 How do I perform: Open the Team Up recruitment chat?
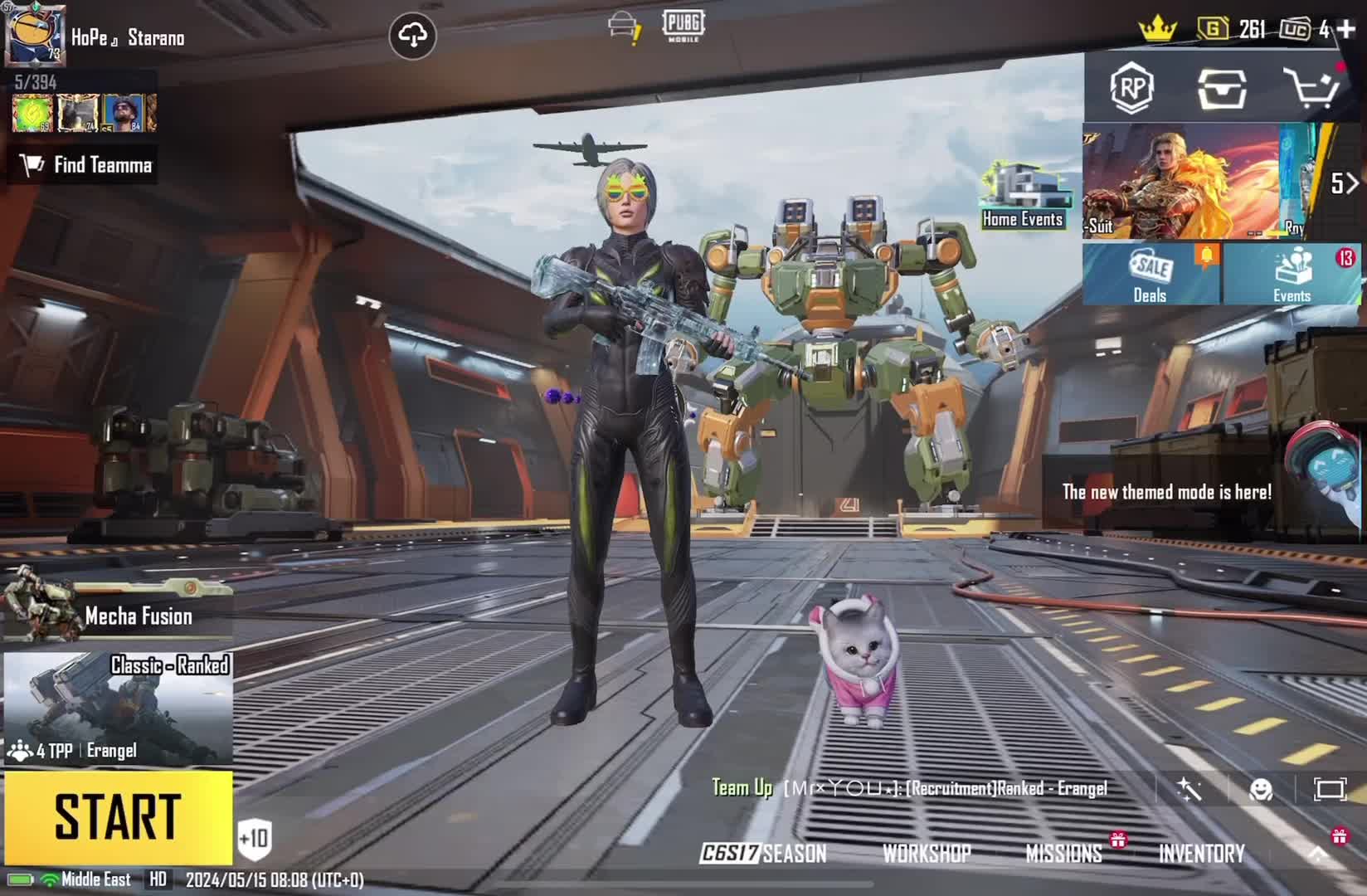point(908,788)
